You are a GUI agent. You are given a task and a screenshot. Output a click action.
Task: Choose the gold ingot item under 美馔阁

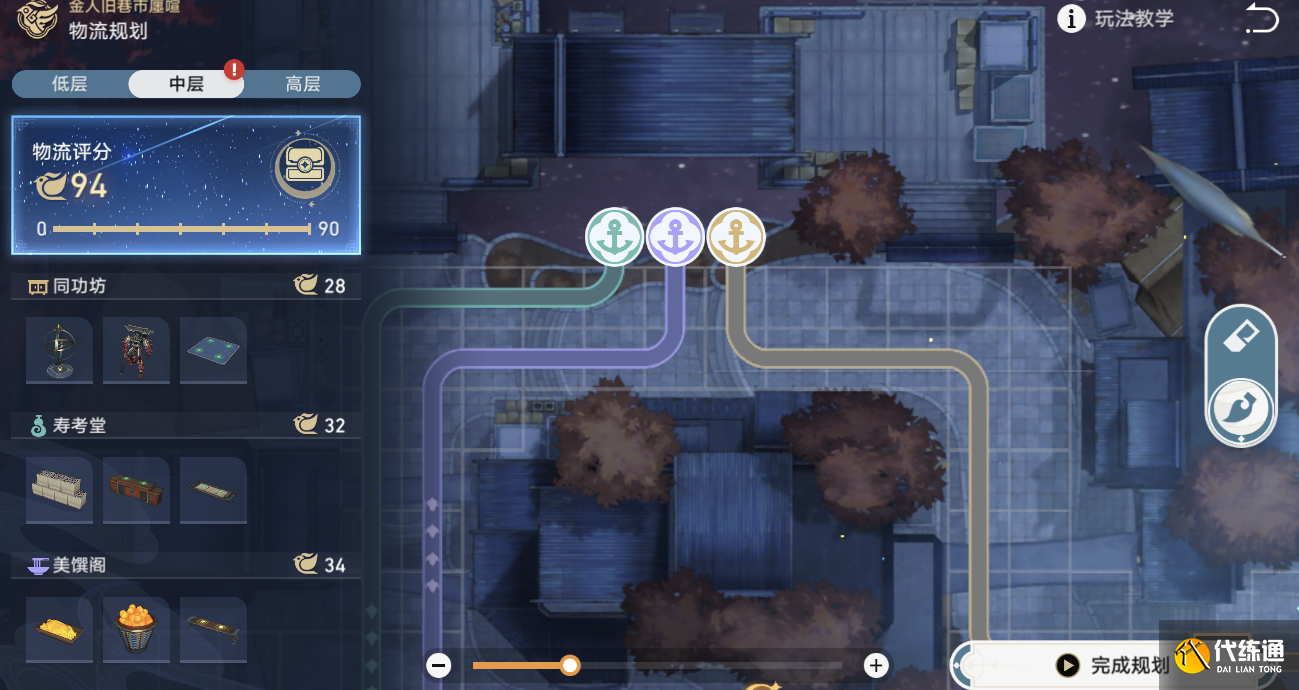[x=59, y=630]
